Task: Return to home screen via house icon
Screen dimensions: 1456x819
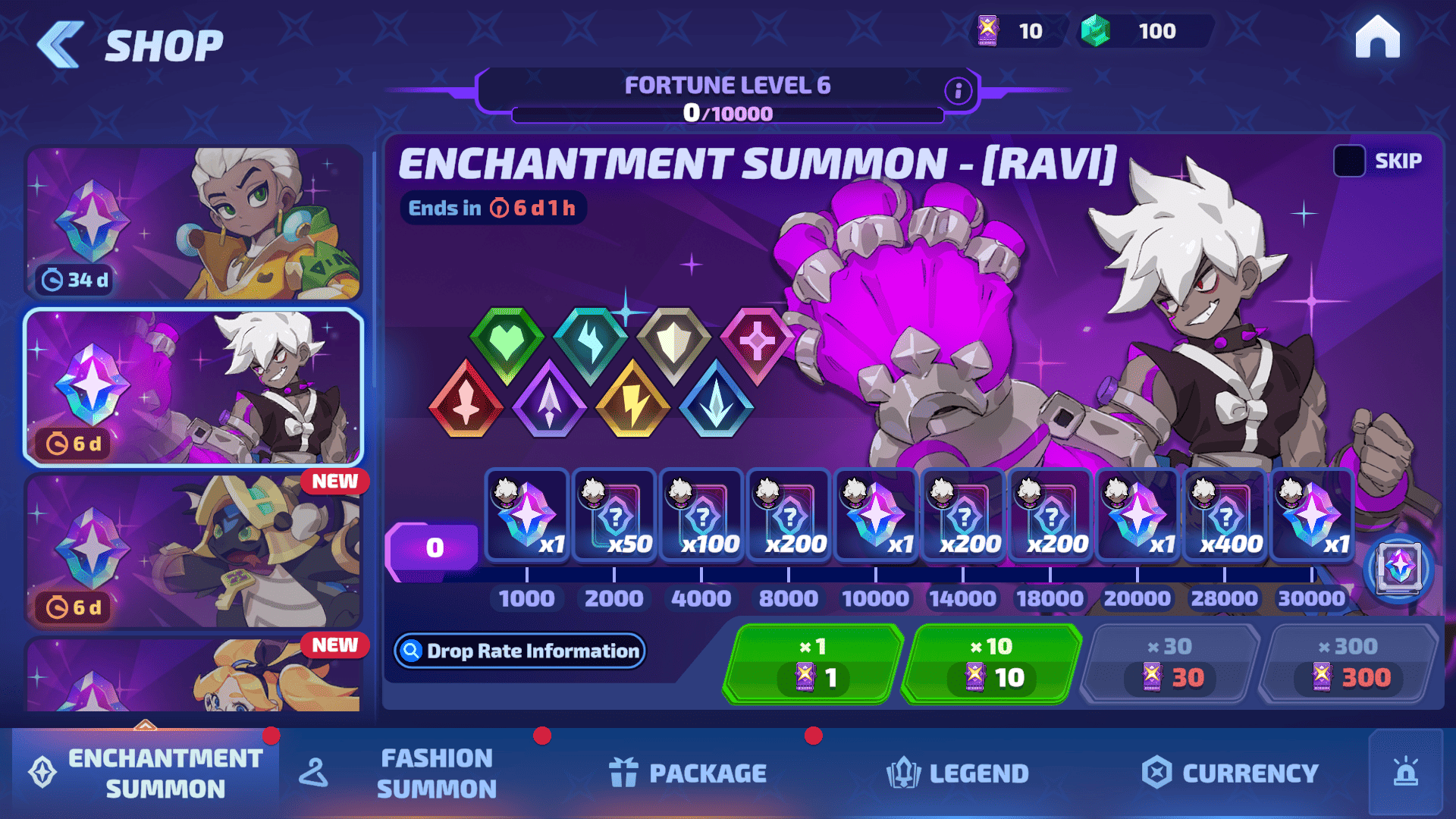Action: 1377,37
